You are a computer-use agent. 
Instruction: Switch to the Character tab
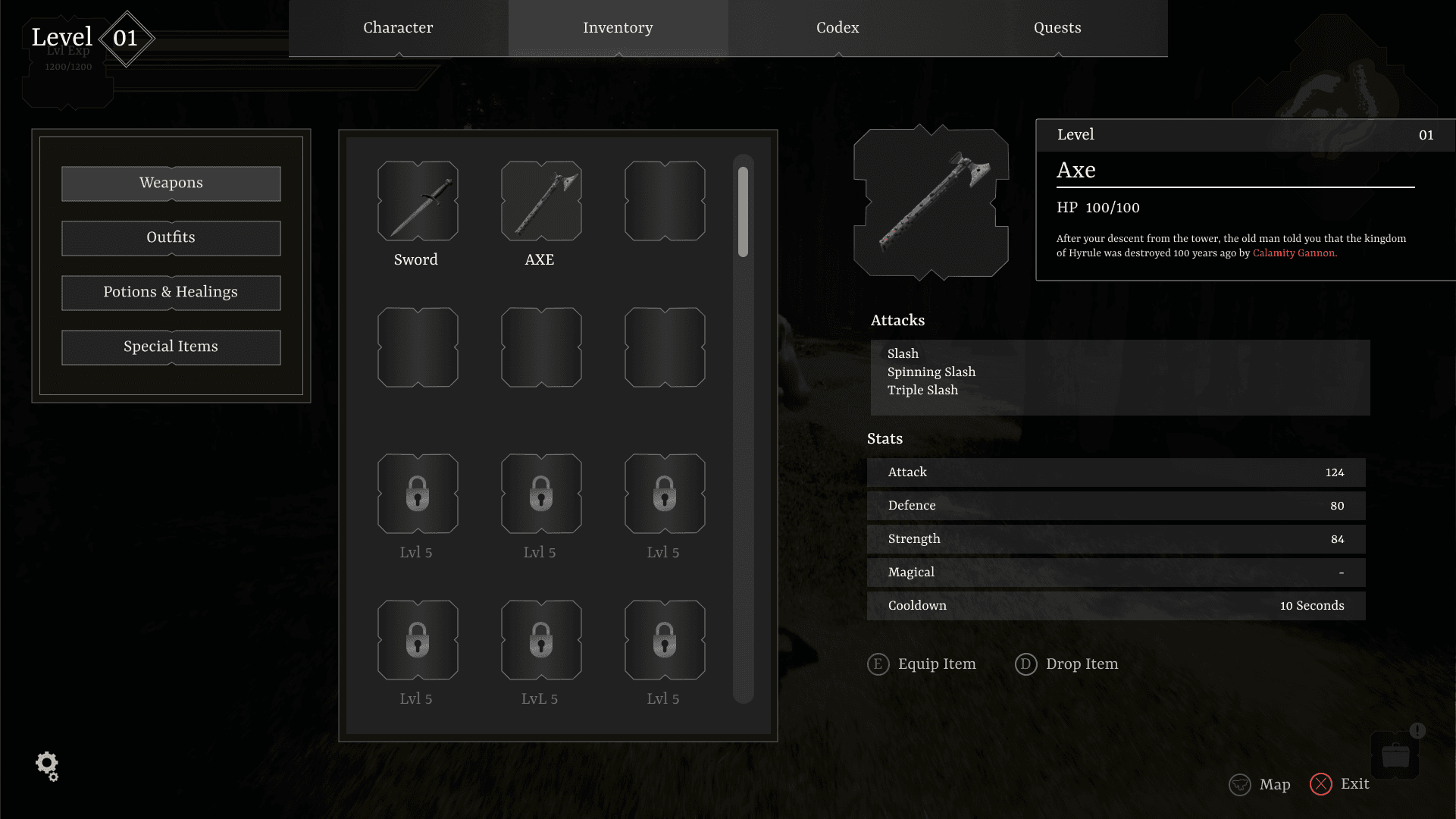click(x=398, y=28)
